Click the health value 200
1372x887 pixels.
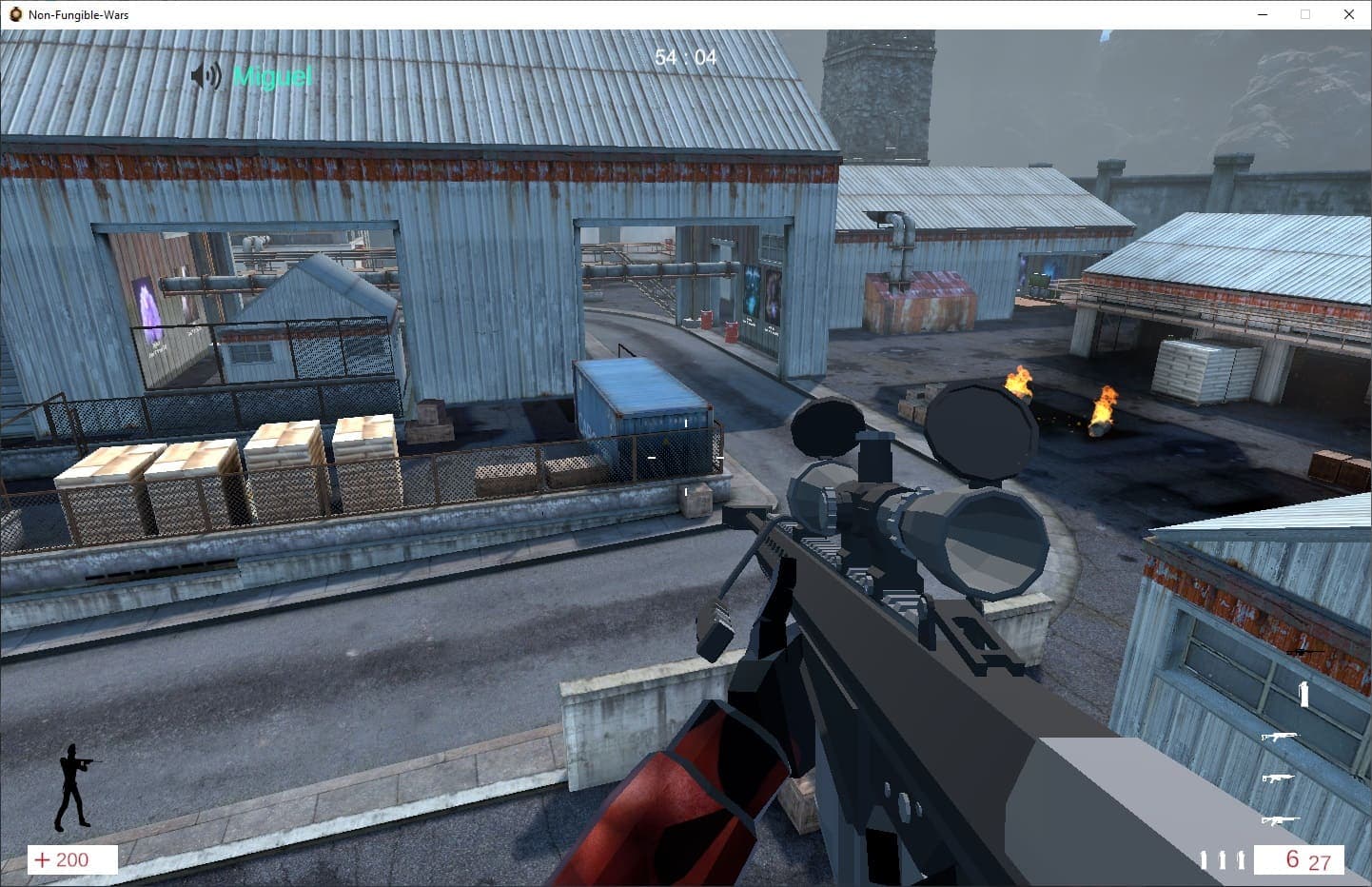pos(72,859)
